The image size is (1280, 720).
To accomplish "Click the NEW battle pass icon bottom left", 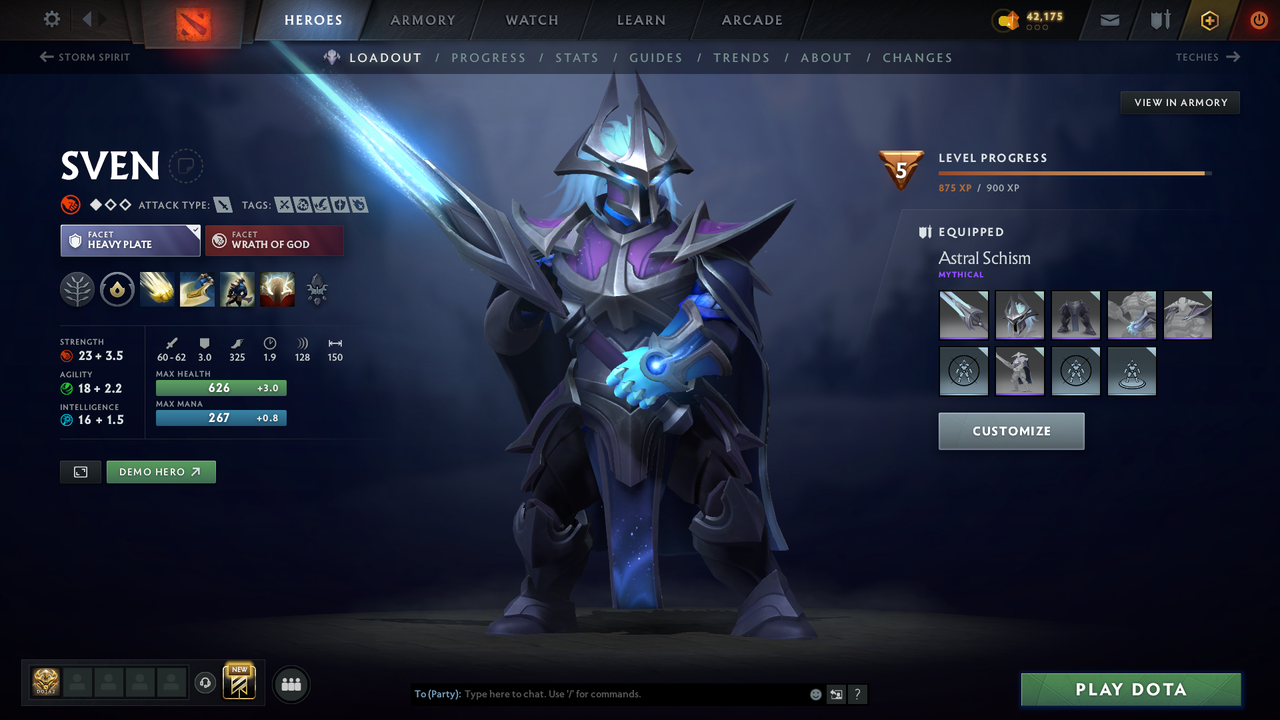I will tap(238, 681).
